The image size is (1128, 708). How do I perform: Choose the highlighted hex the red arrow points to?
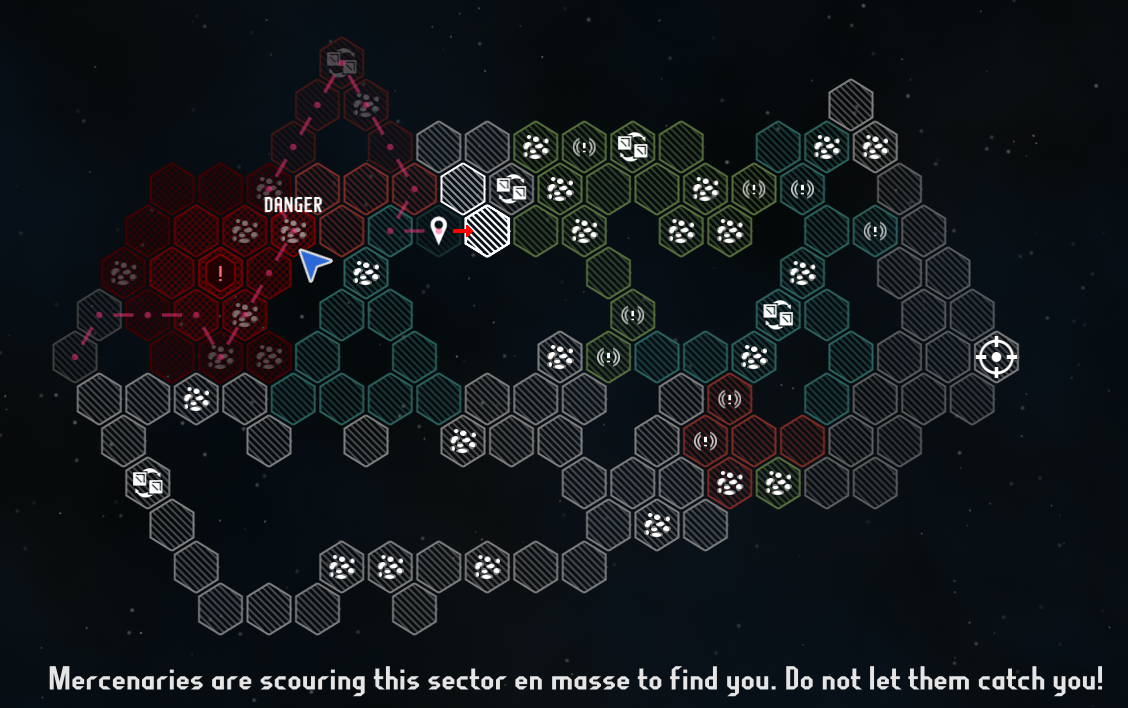pos(488,230)
